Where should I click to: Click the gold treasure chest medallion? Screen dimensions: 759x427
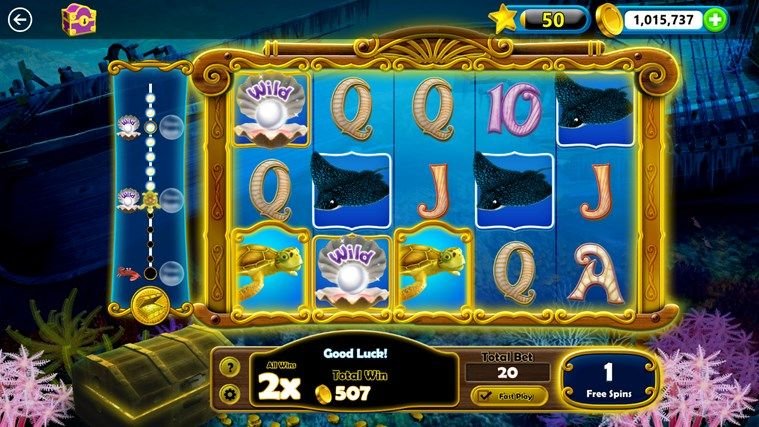(x=148, y=304)
